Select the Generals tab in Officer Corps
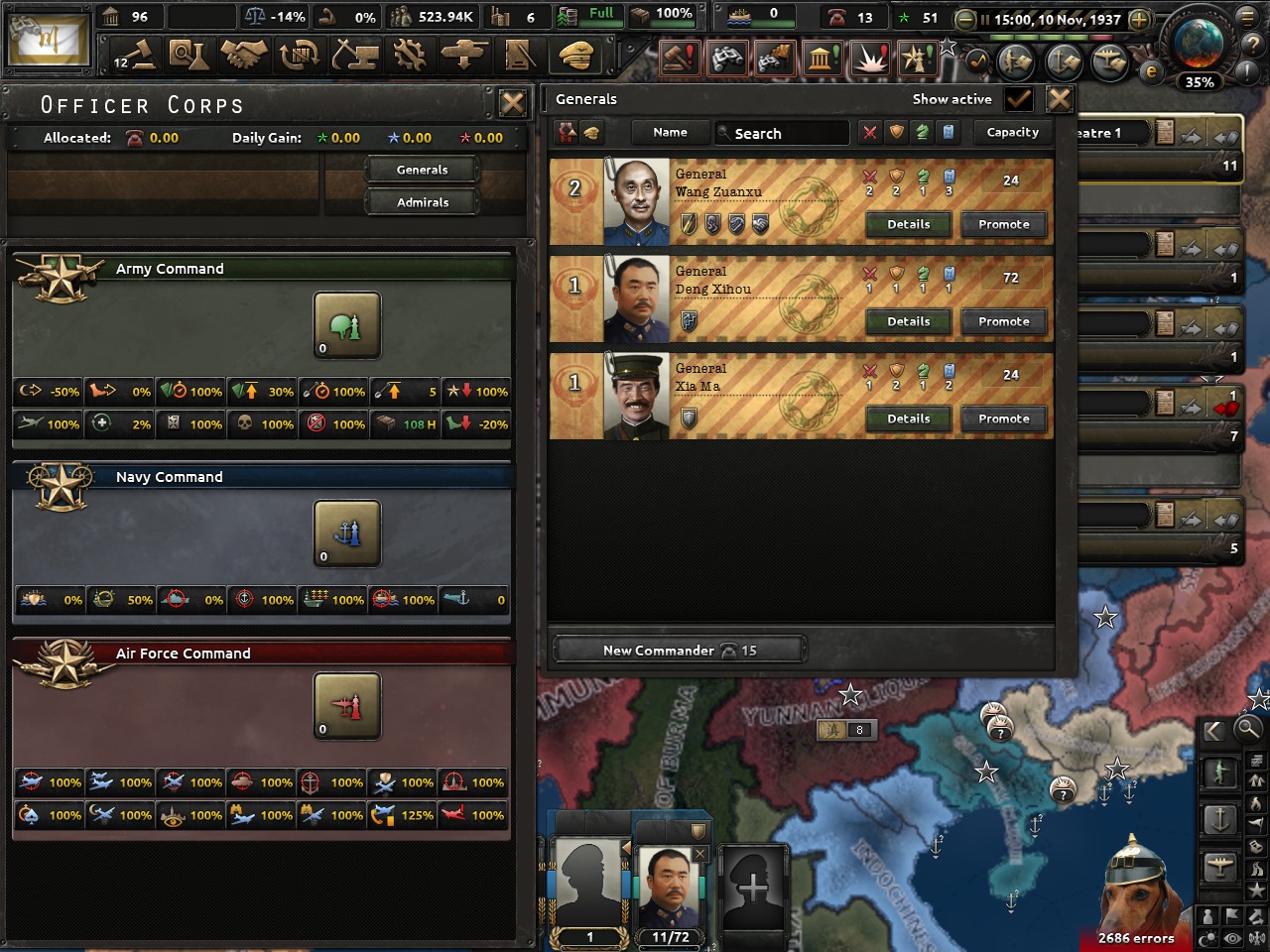 pos(422,169)
